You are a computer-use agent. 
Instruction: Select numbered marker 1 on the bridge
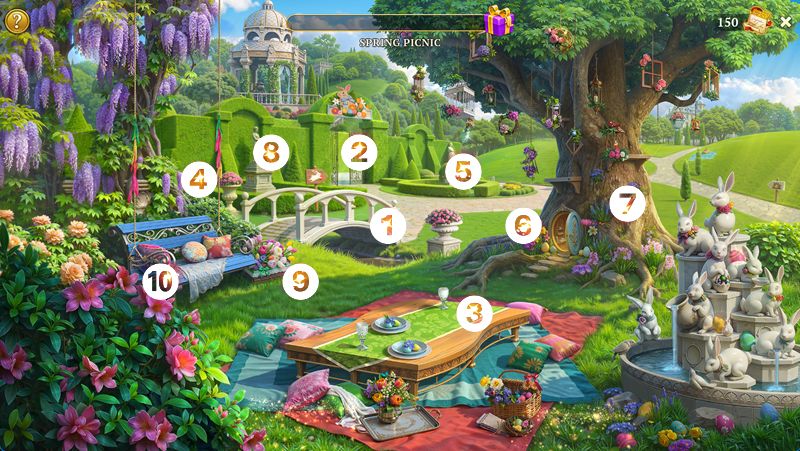pos(388,225)
